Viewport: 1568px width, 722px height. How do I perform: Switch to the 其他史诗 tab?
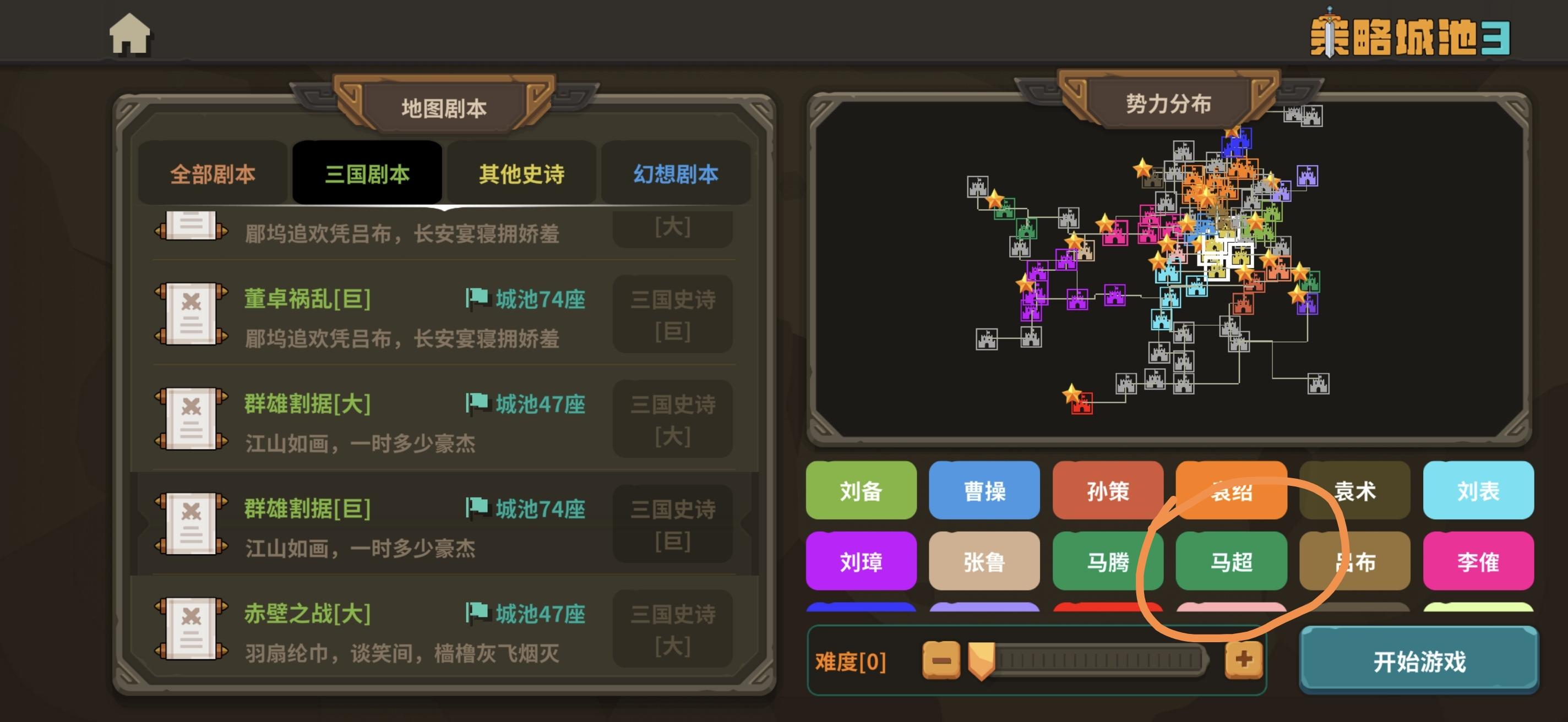521,174
